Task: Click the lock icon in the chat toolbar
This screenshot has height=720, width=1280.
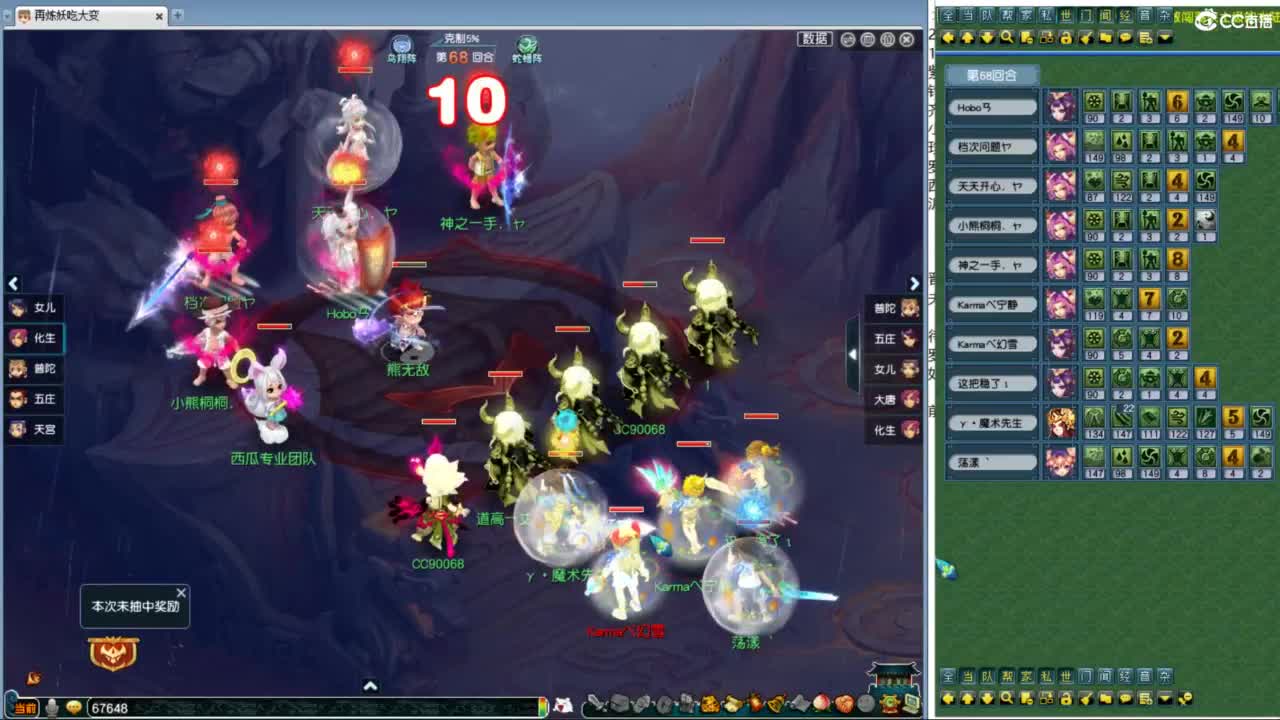Action: [x=1064, y=36]
